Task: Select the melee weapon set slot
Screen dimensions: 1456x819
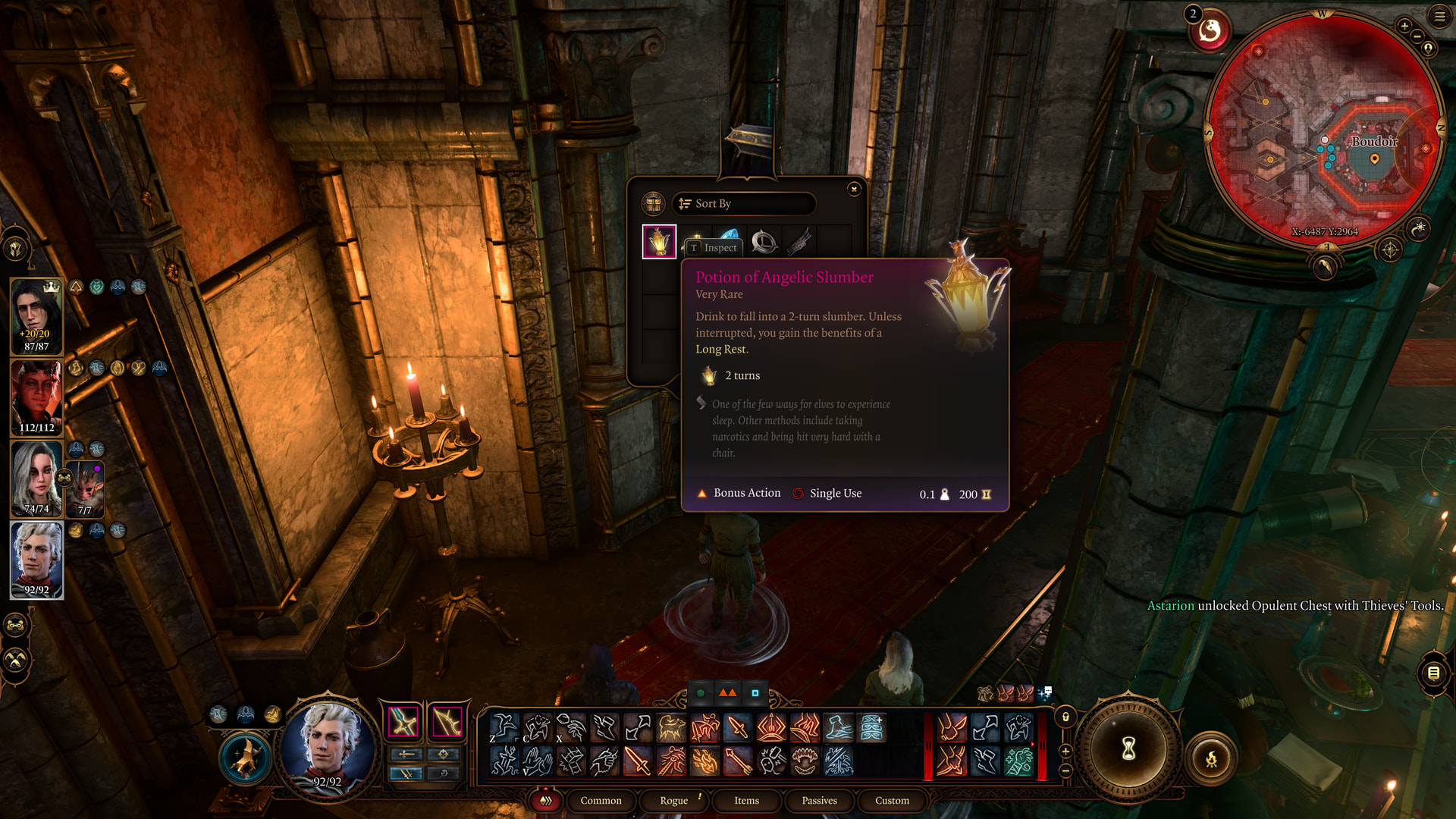Action: click(403, 721)
